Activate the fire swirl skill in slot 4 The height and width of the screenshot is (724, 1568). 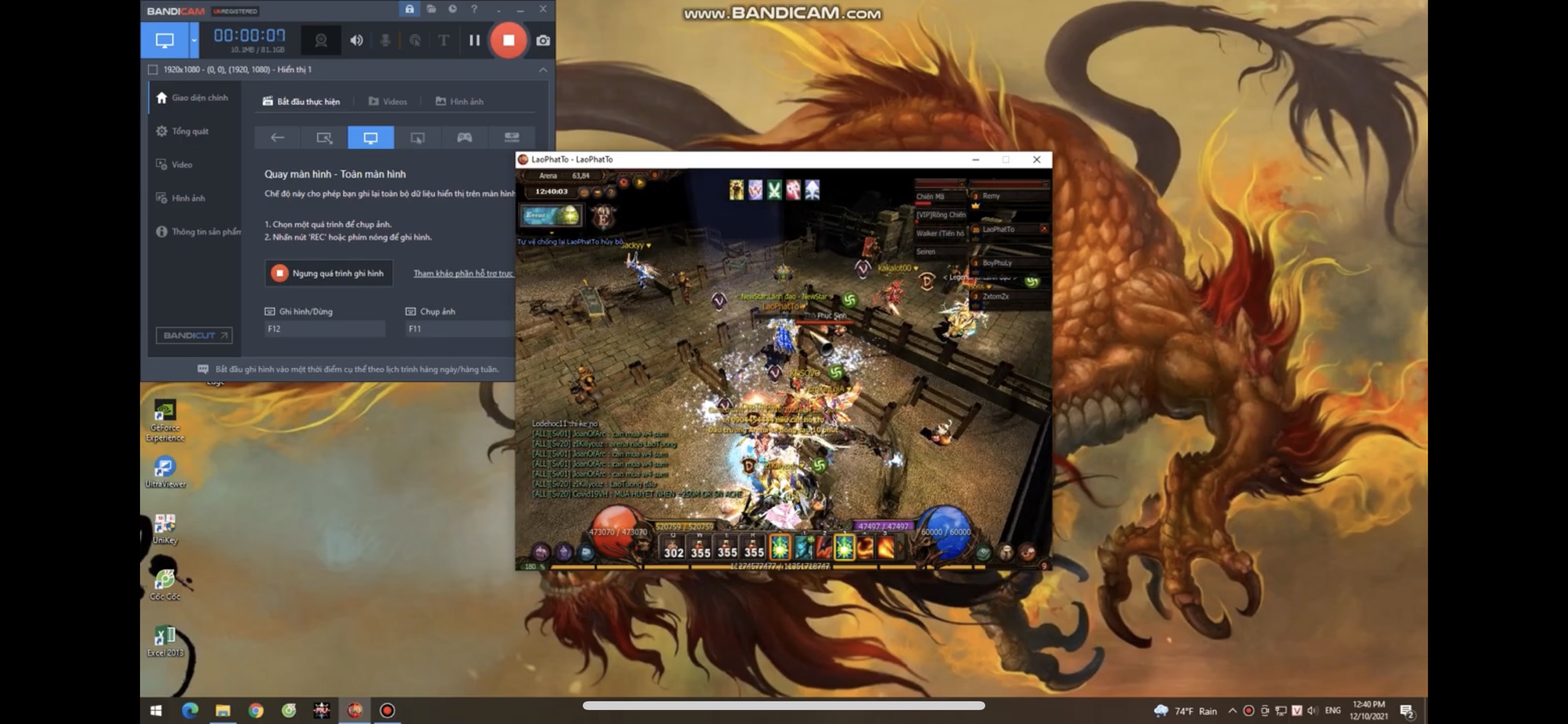[x=865, y=547]
